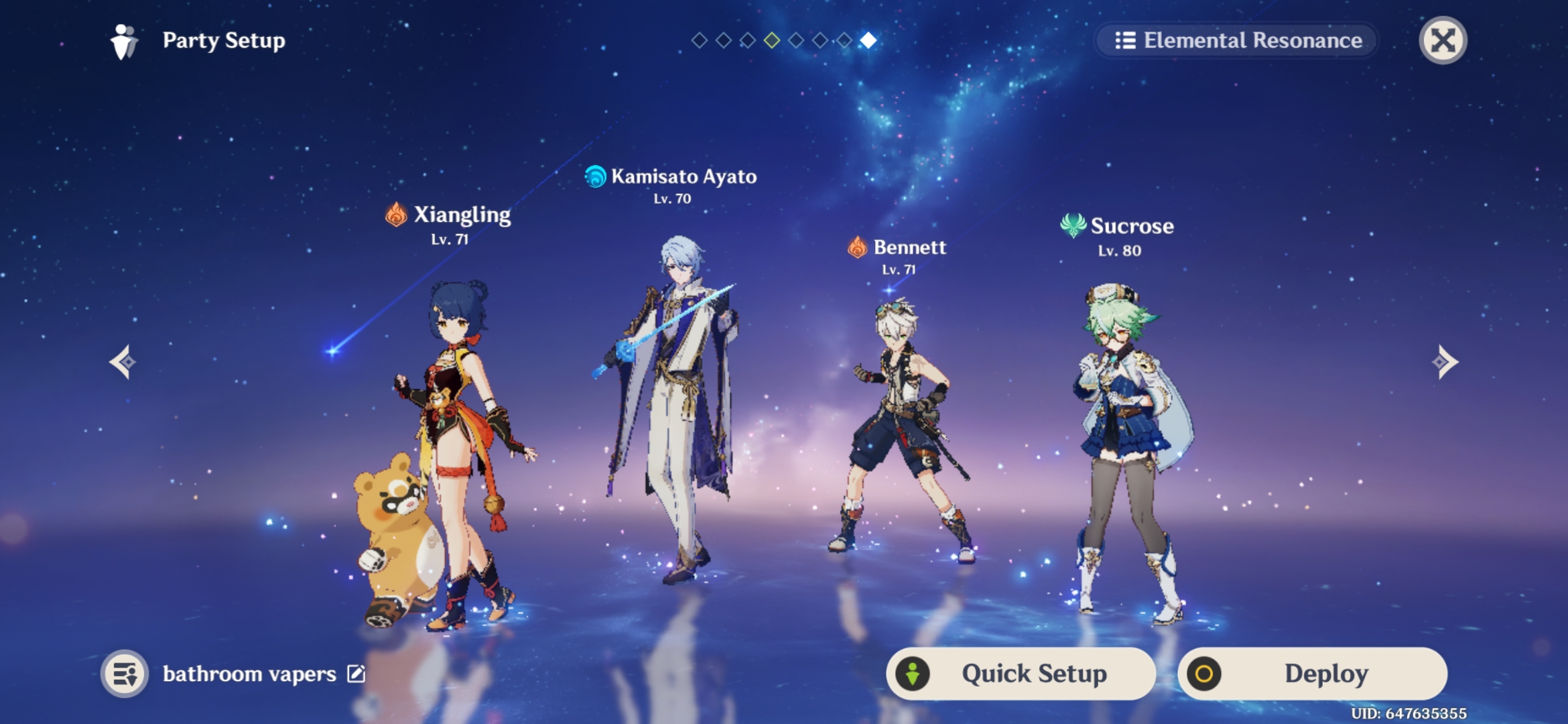Edit the party name bathroom vapers
The image size is (1568, 724).
coord(356,674)
